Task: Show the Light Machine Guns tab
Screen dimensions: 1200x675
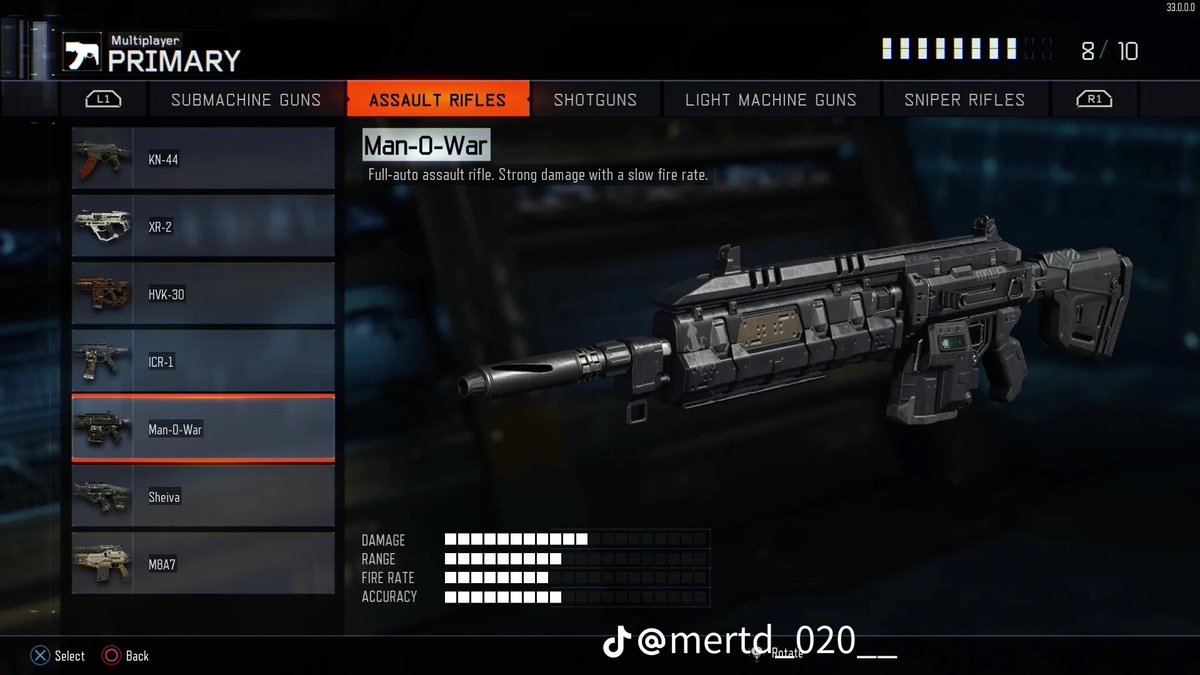Action: (770, 100)
